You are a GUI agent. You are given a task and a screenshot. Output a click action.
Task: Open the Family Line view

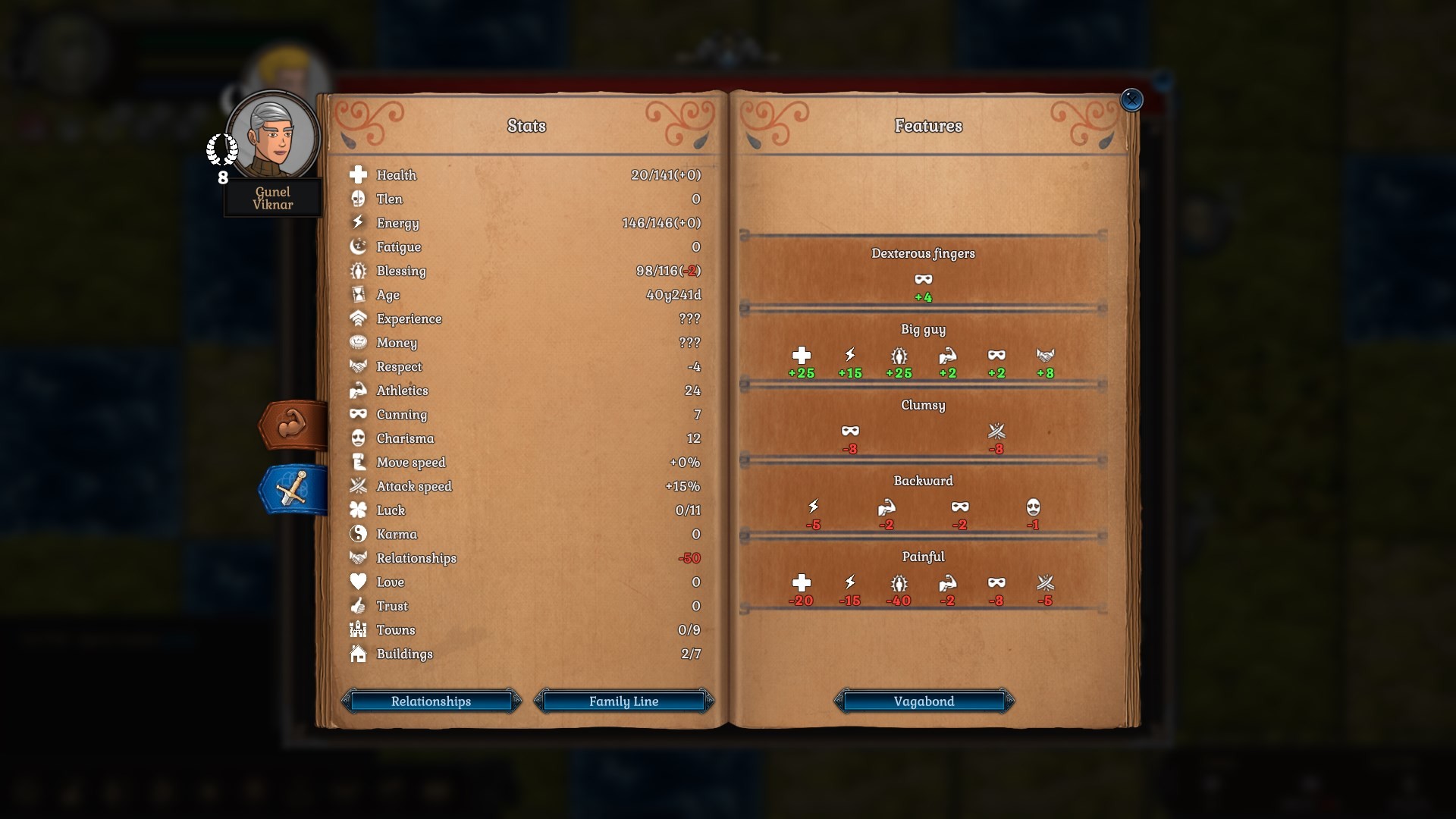click(x=624, y=701)
